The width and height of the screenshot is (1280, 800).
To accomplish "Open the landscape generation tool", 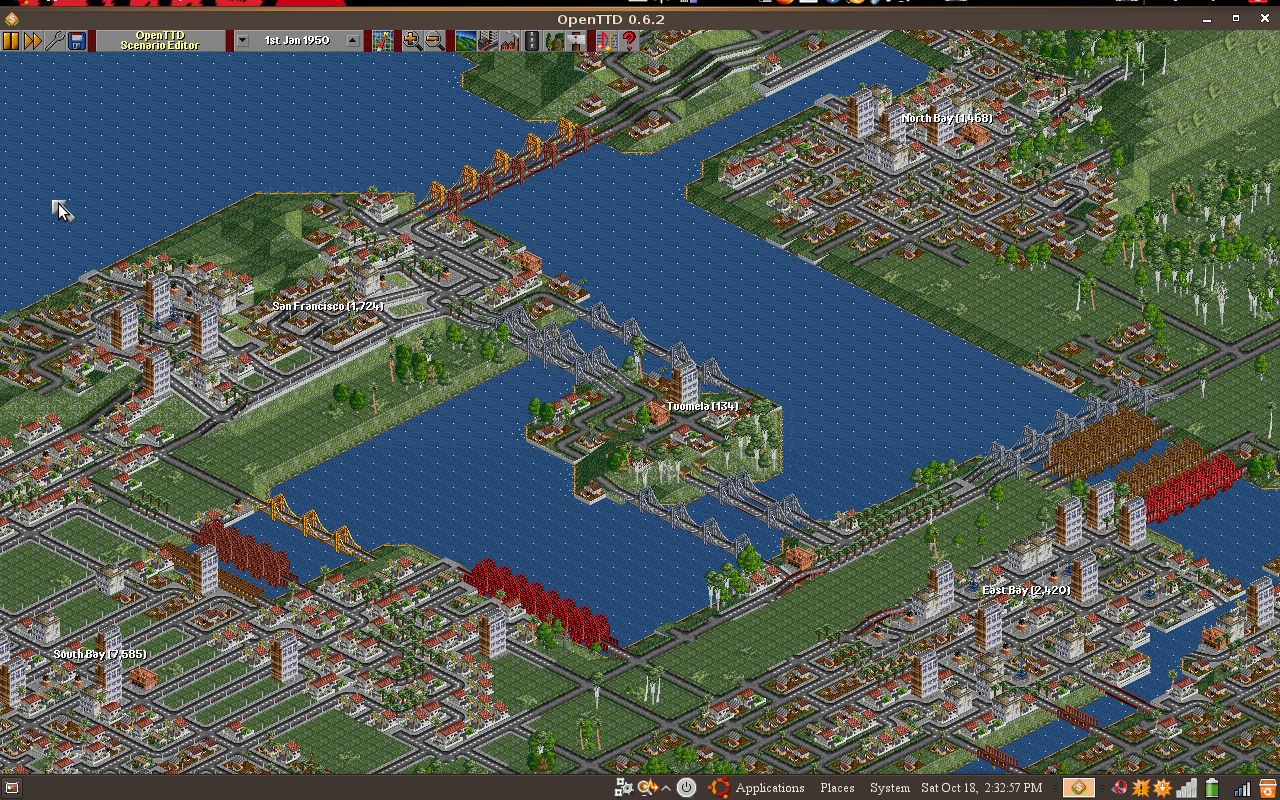I will click(x=466, y=40).
